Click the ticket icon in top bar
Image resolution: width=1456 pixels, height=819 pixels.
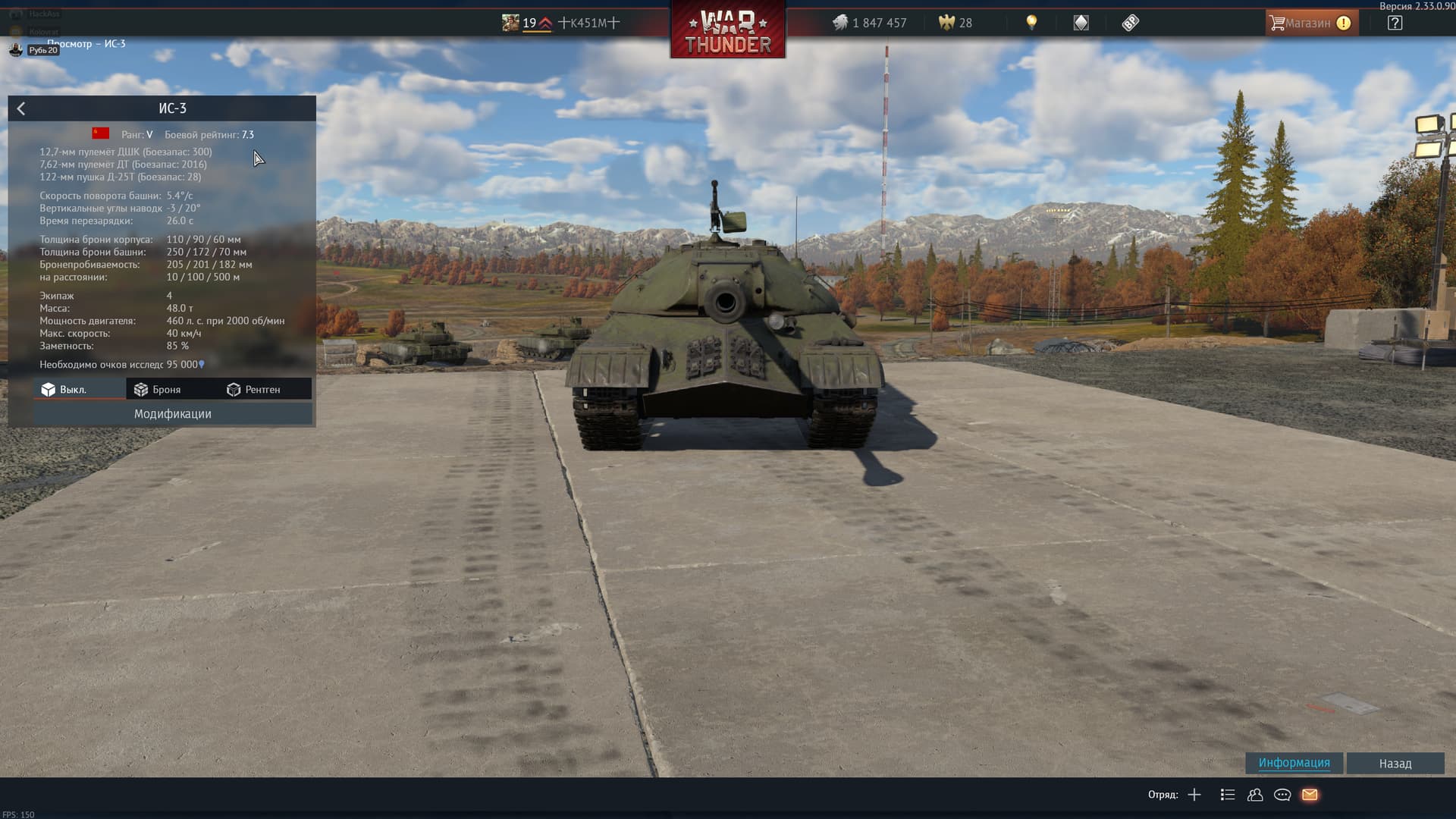1130,23
